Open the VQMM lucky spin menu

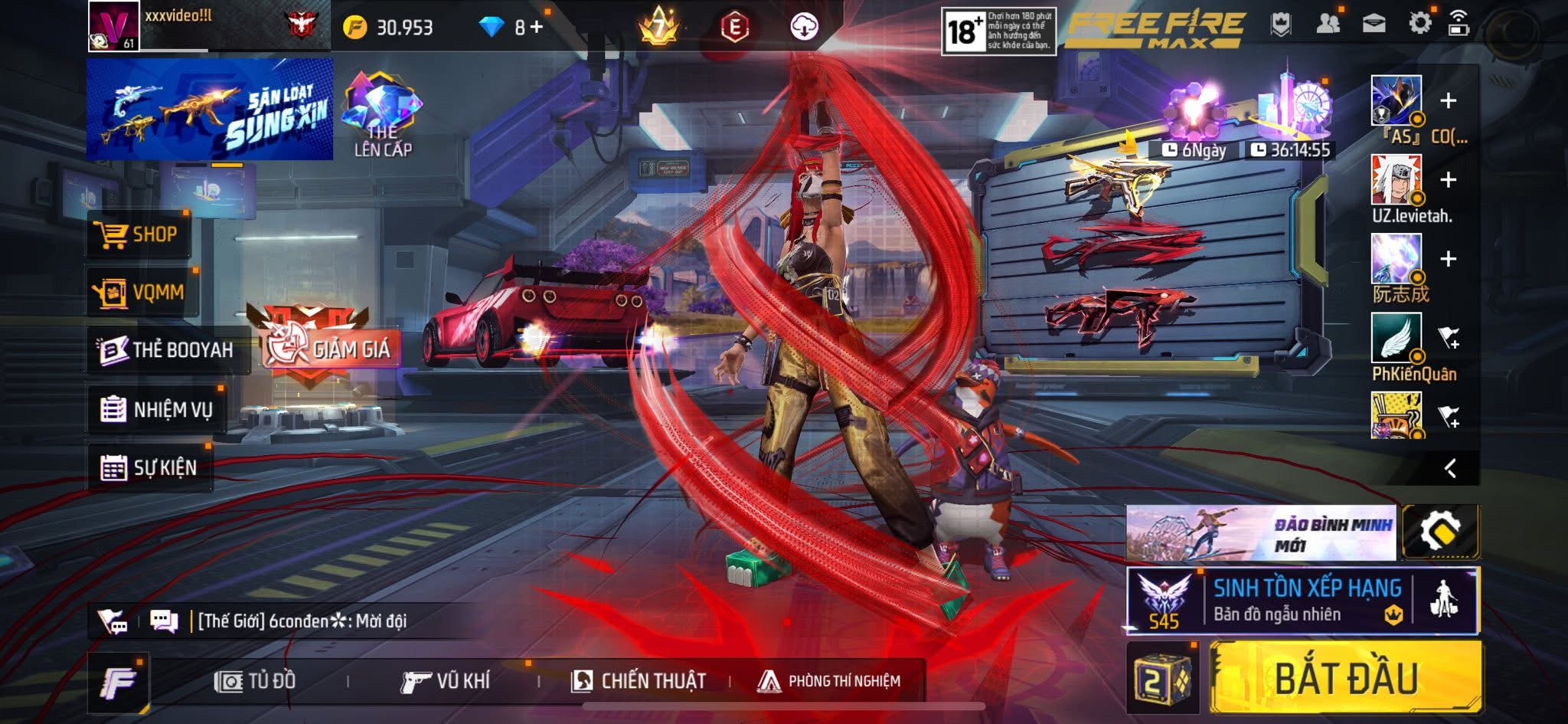click(x=141, y=292)
